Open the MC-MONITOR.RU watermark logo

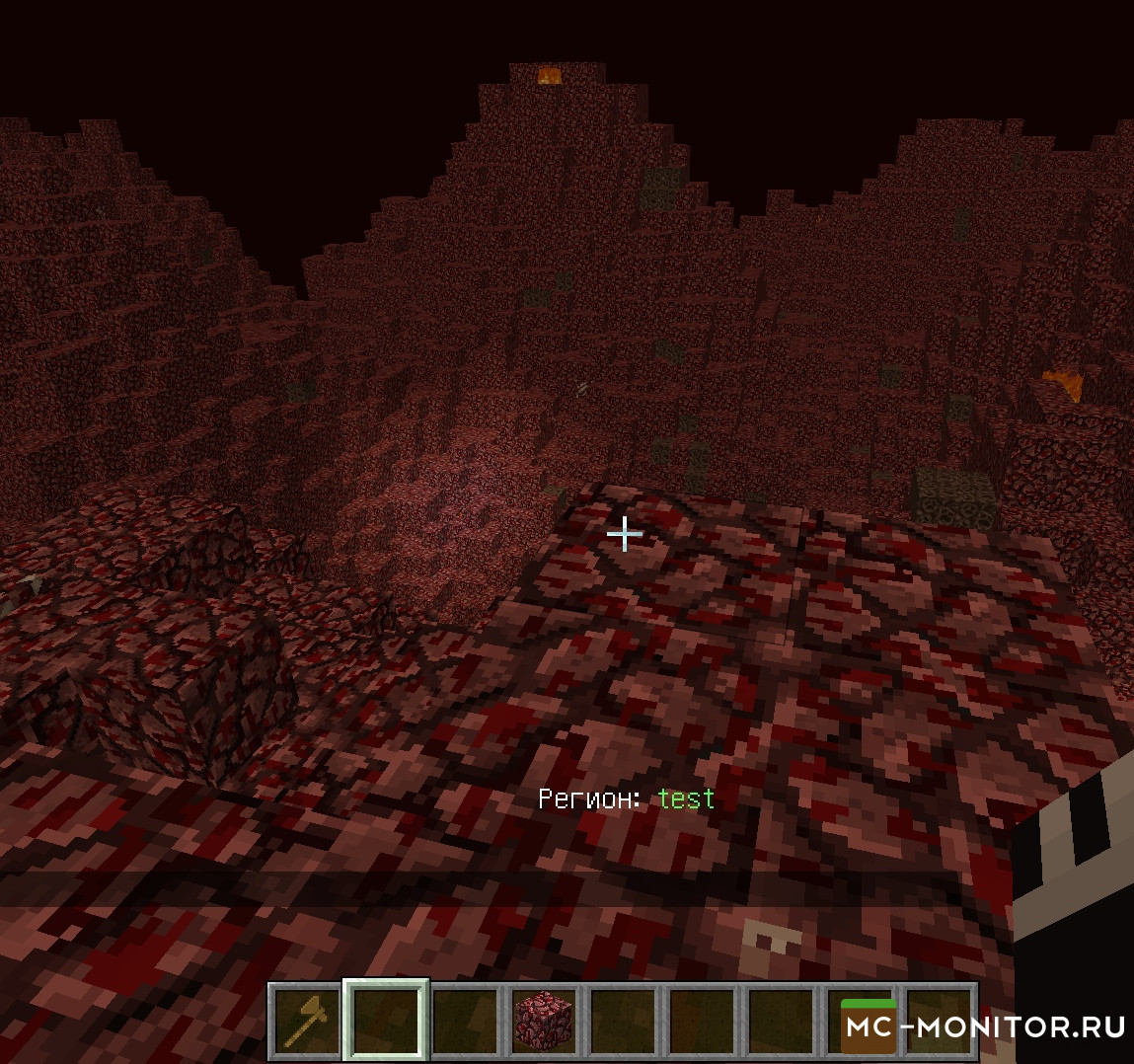[984, 1027]
